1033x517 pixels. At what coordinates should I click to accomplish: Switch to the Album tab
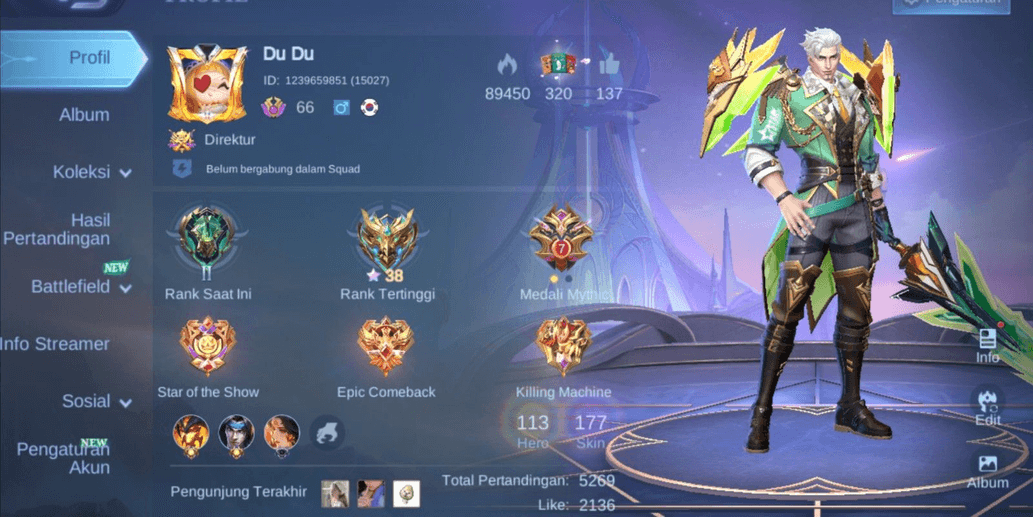84,115
